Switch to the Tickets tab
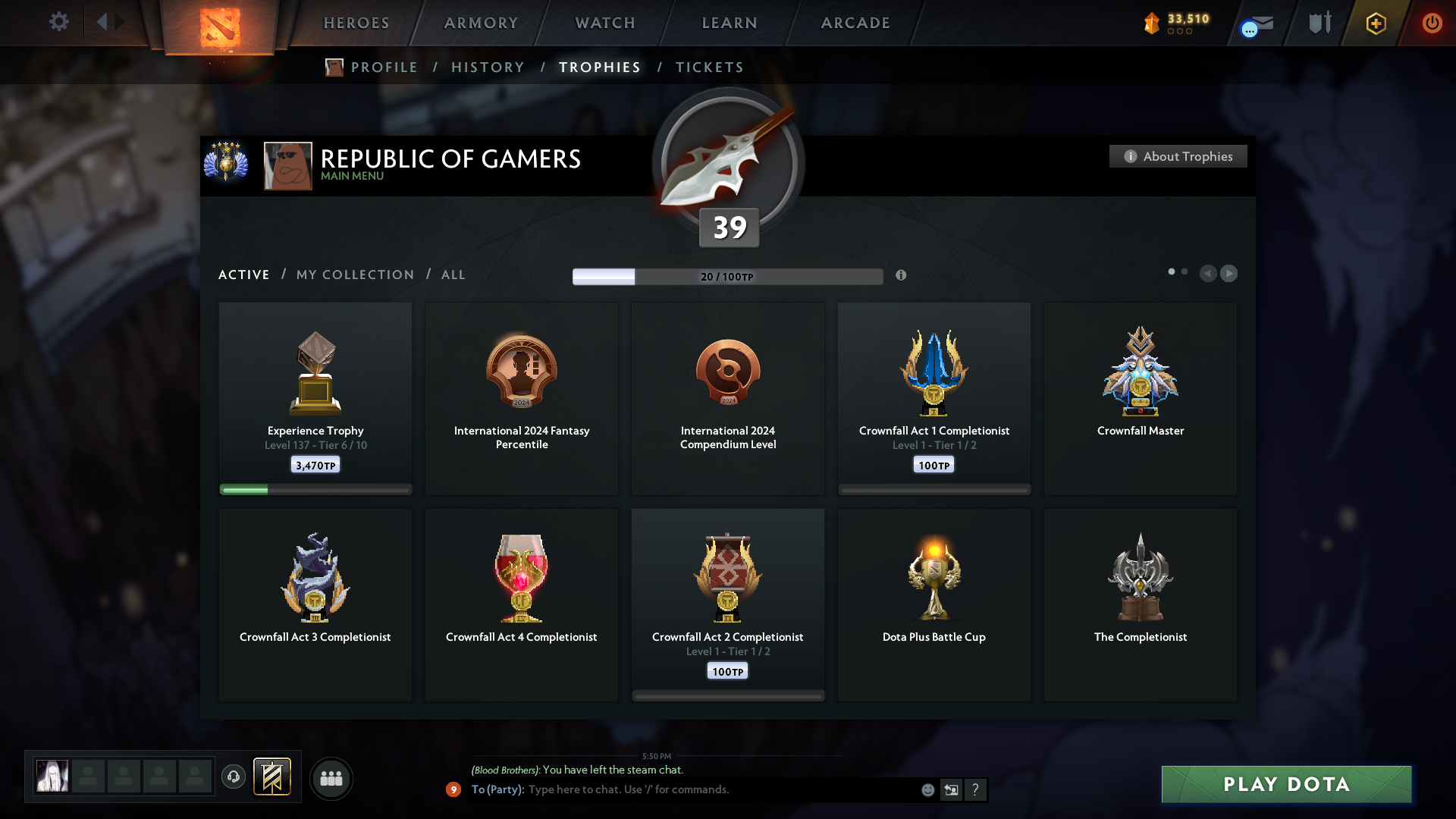Image resolution: width=1456 pixels, height=819 pixels. [x=709, y=67]
